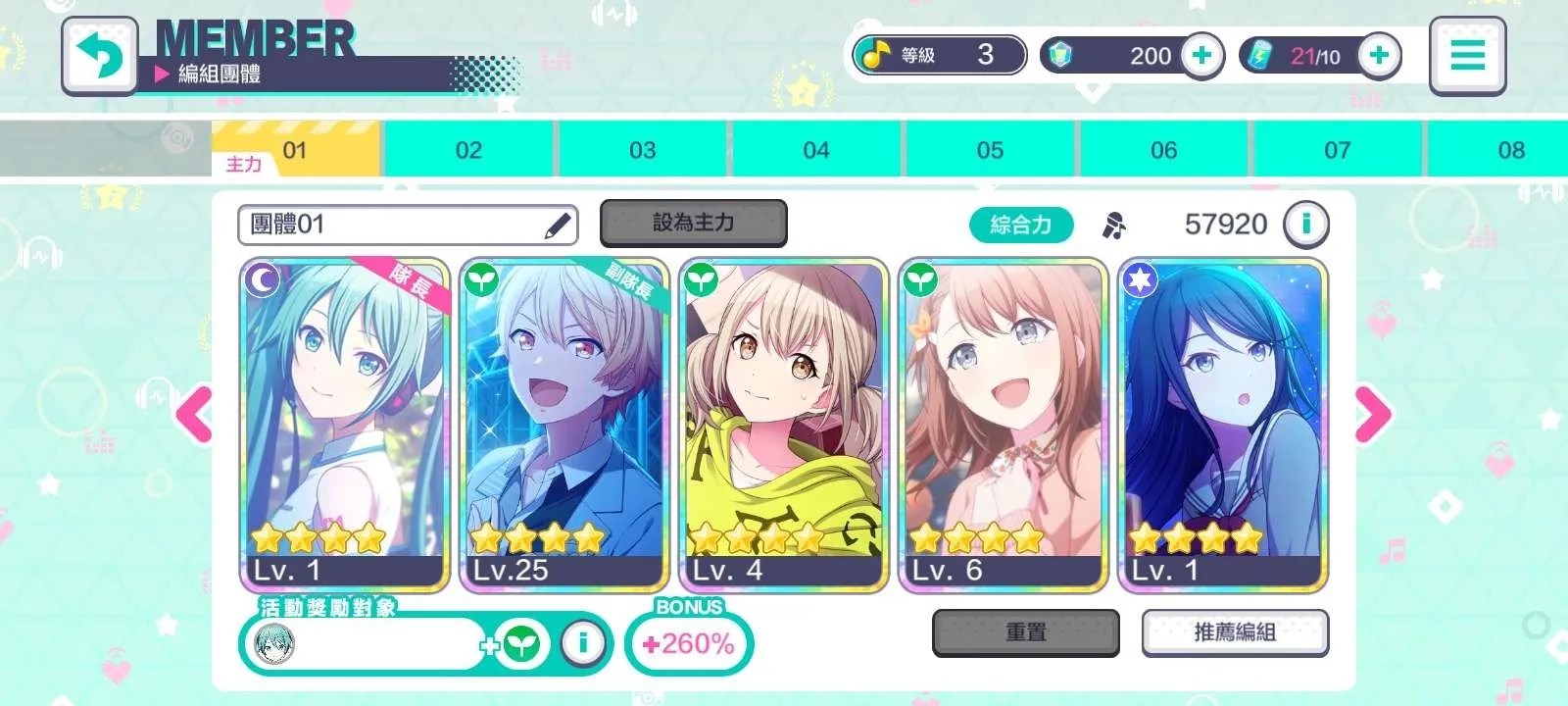Add crystals with the plus button
This screenshot has height=706, width=1568.
pyautogui.click(x=1201, y=56)
